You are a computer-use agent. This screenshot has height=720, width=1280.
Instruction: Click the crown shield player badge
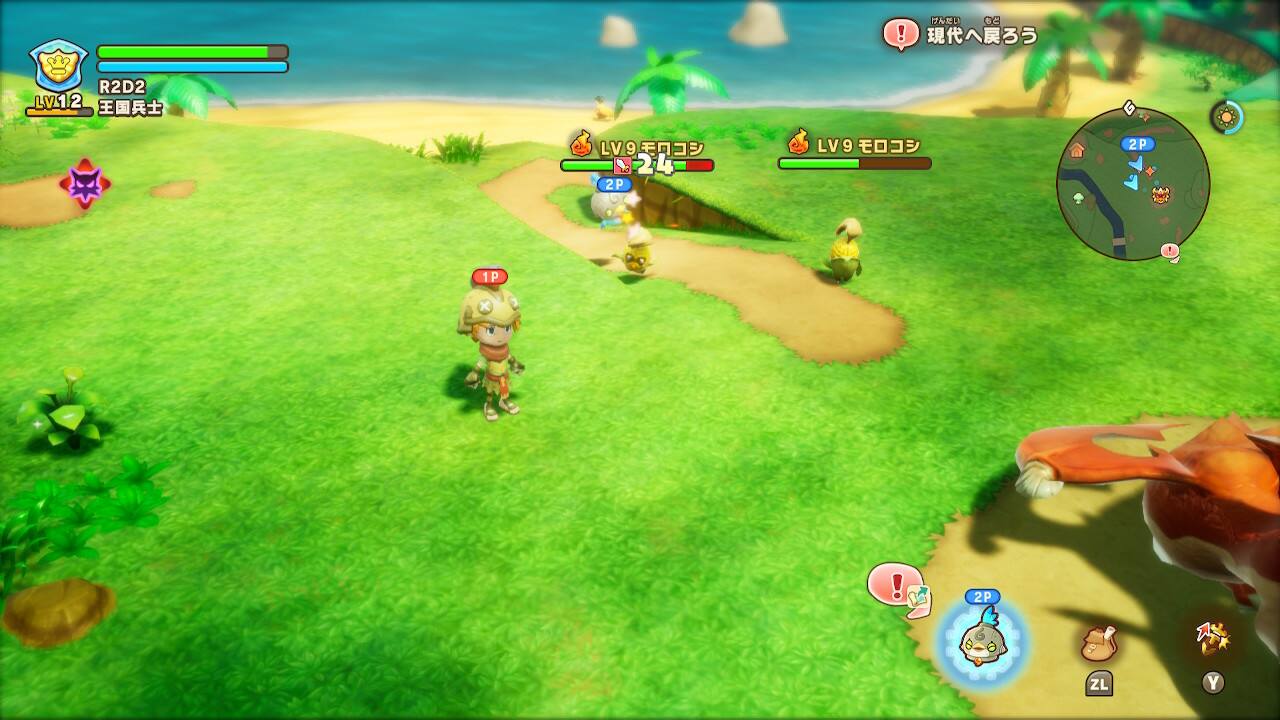pyautogui.click(x=59, y=65)
